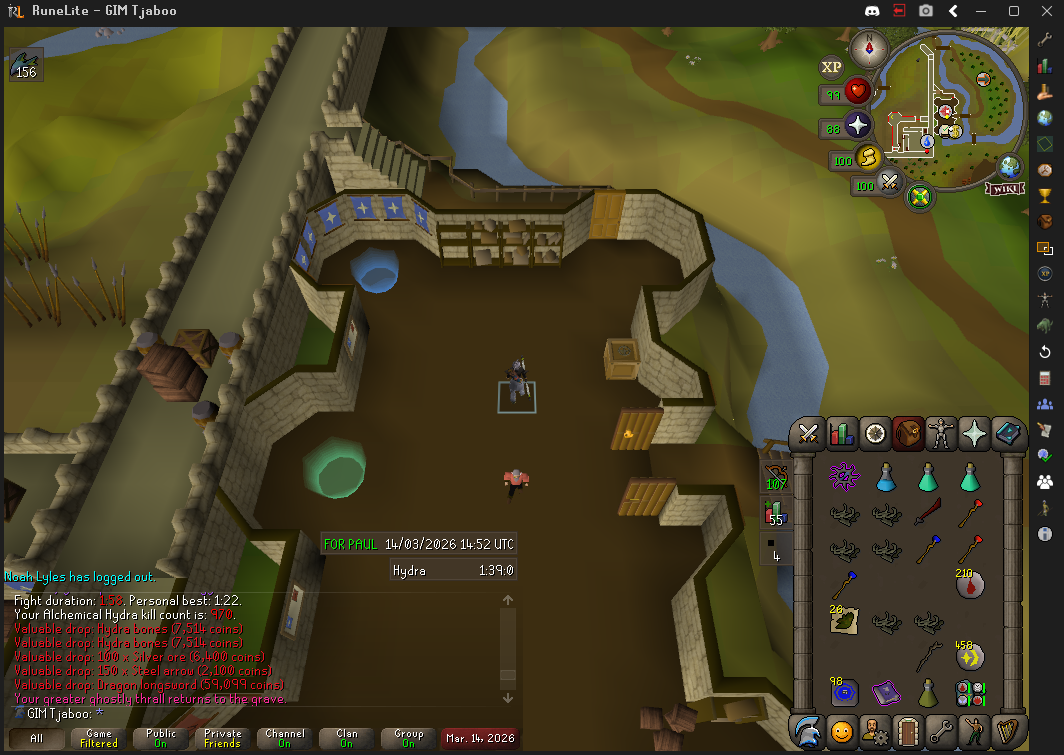Screen dimensions: 1064x755
Task: Open the Combat Options tab
Action: [809, 434]
